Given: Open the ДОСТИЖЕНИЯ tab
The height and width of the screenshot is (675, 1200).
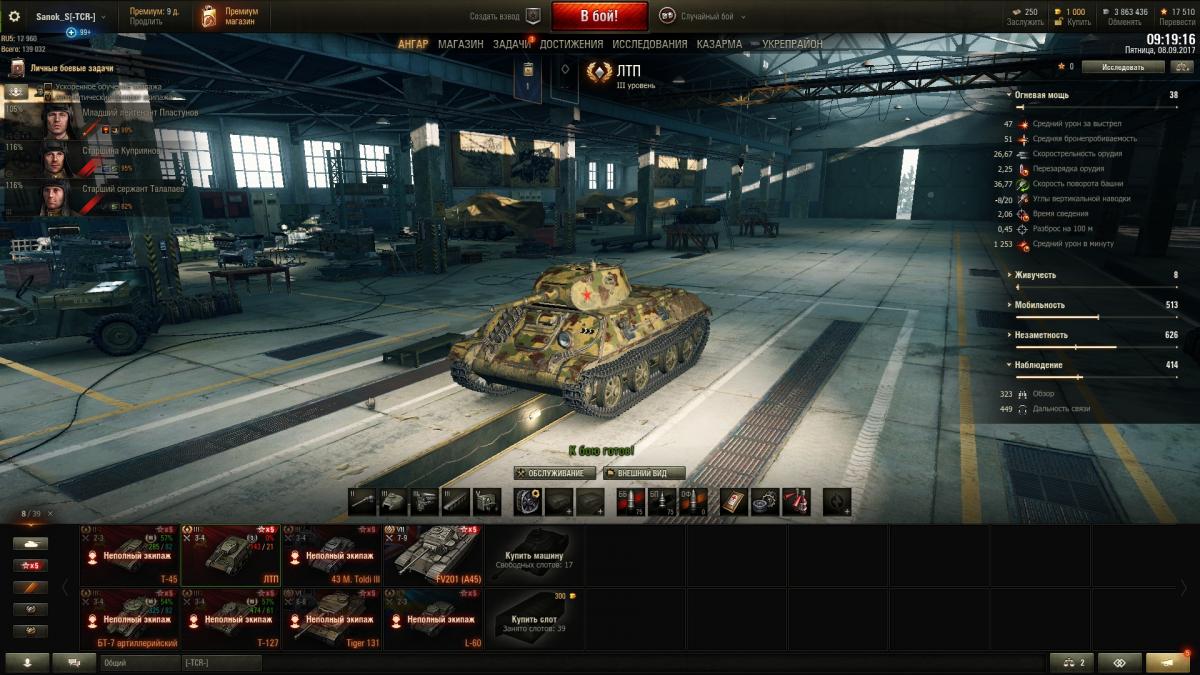Looking at the screenshot, I should [x=572, y=45].
